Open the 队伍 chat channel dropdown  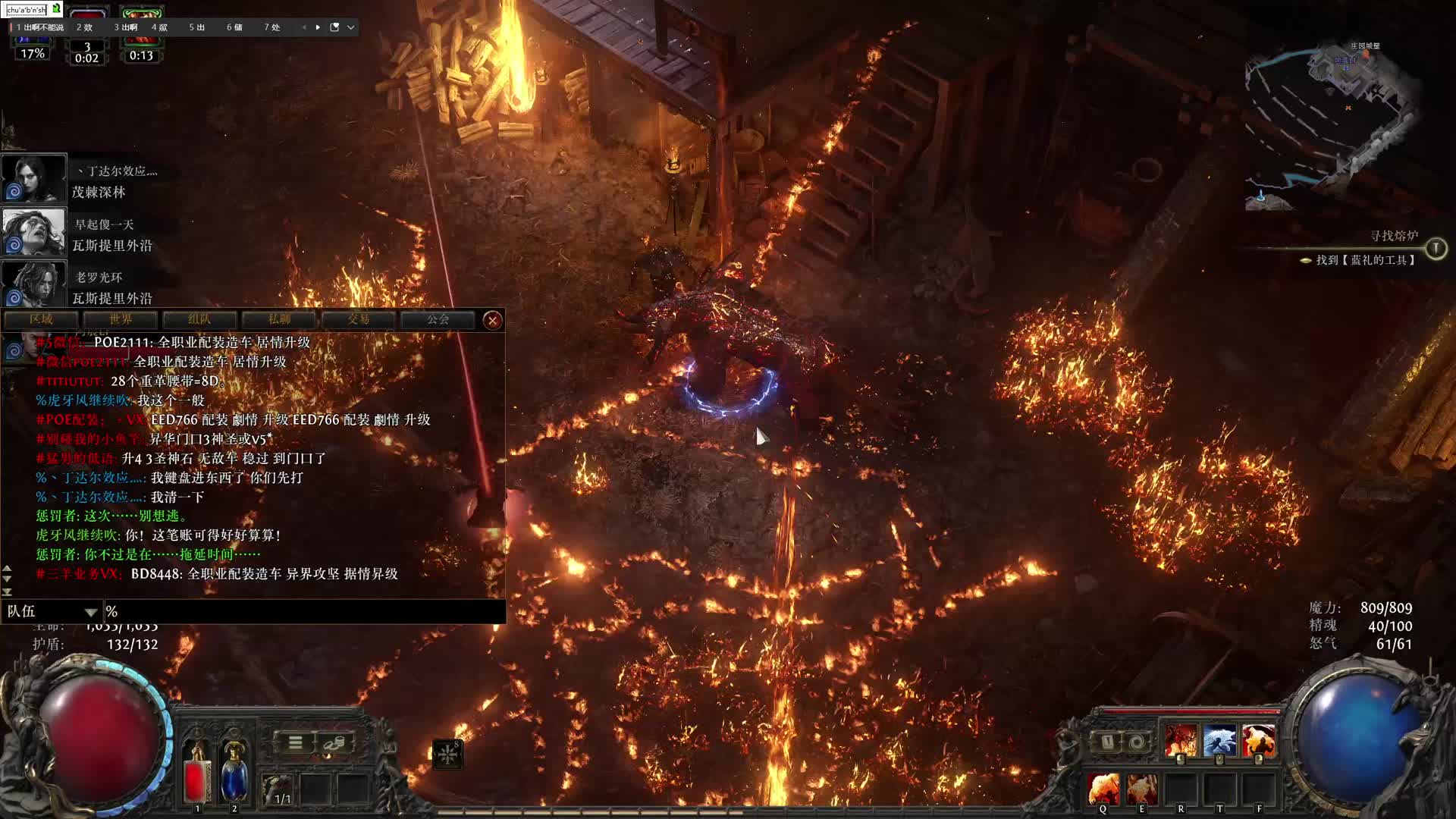pos(53,611)
